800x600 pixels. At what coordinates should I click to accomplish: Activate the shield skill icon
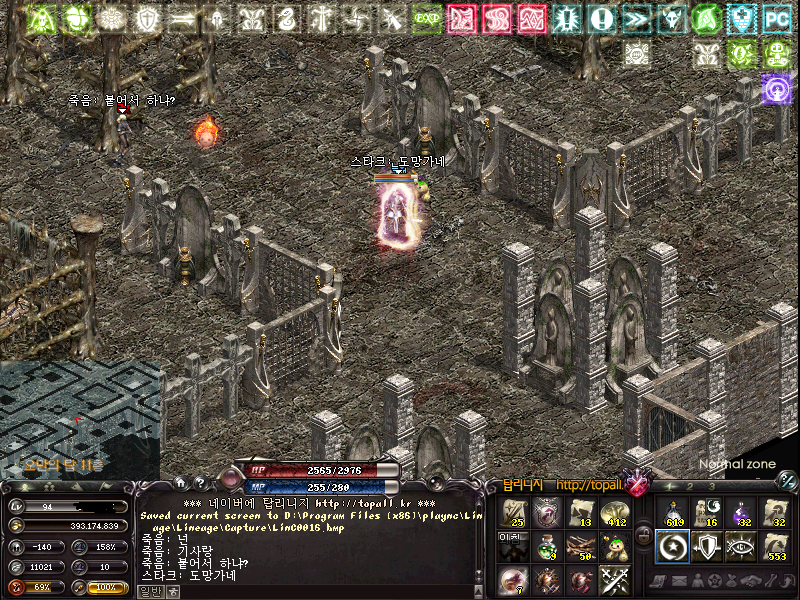(x=705, y=546)
